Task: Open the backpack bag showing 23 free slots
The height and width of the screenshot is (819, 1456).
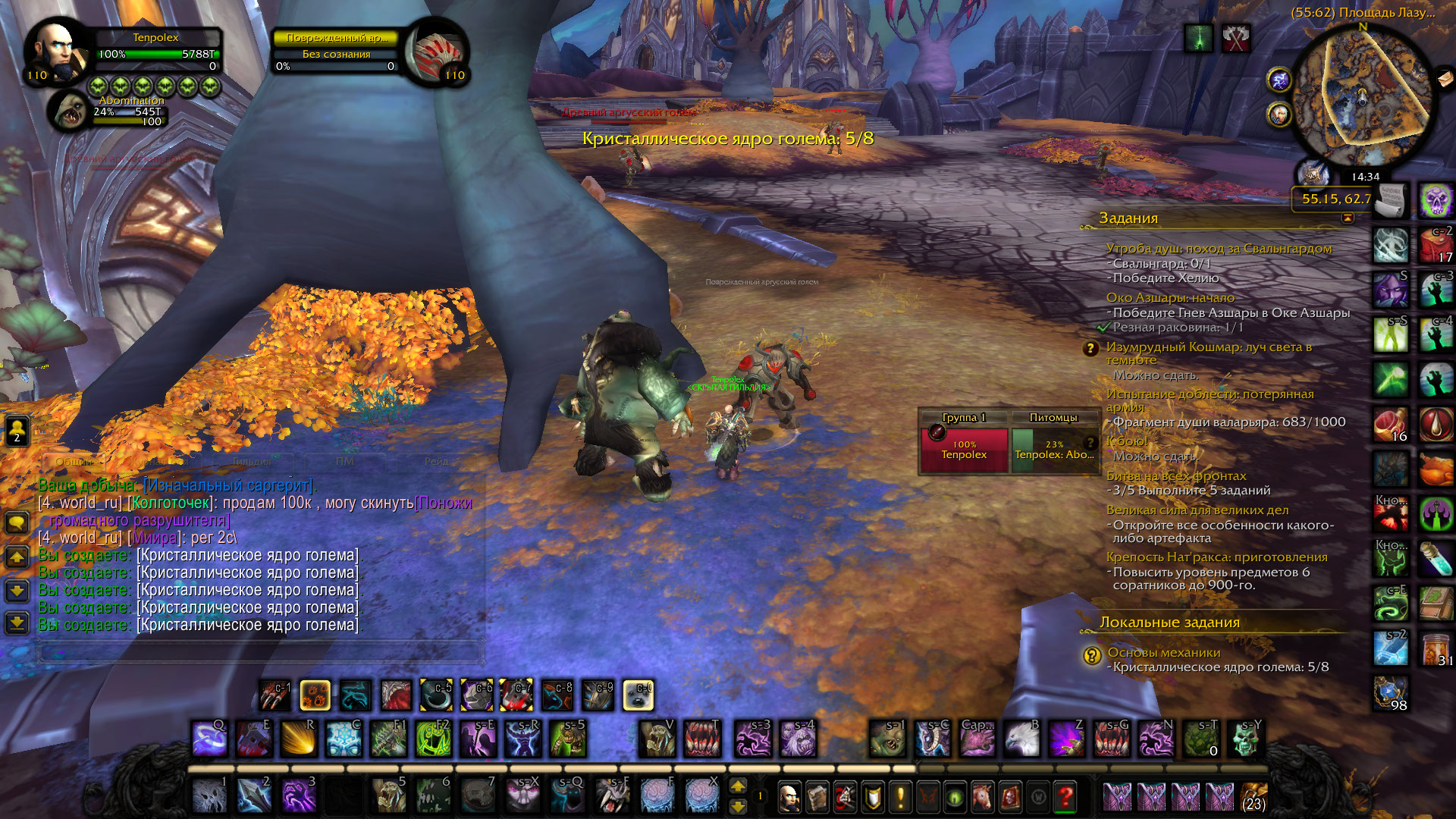Action: [1254, 798]
